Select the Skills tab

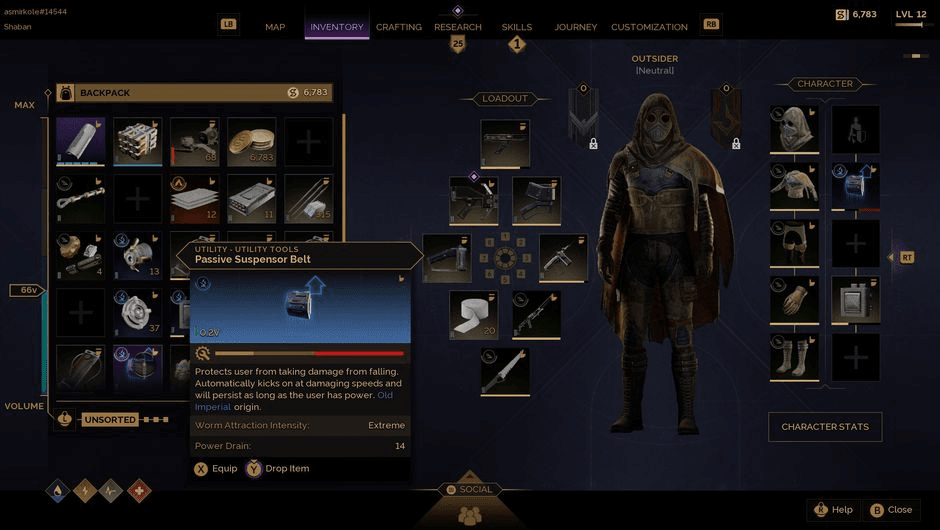click(x=517, y=27)
